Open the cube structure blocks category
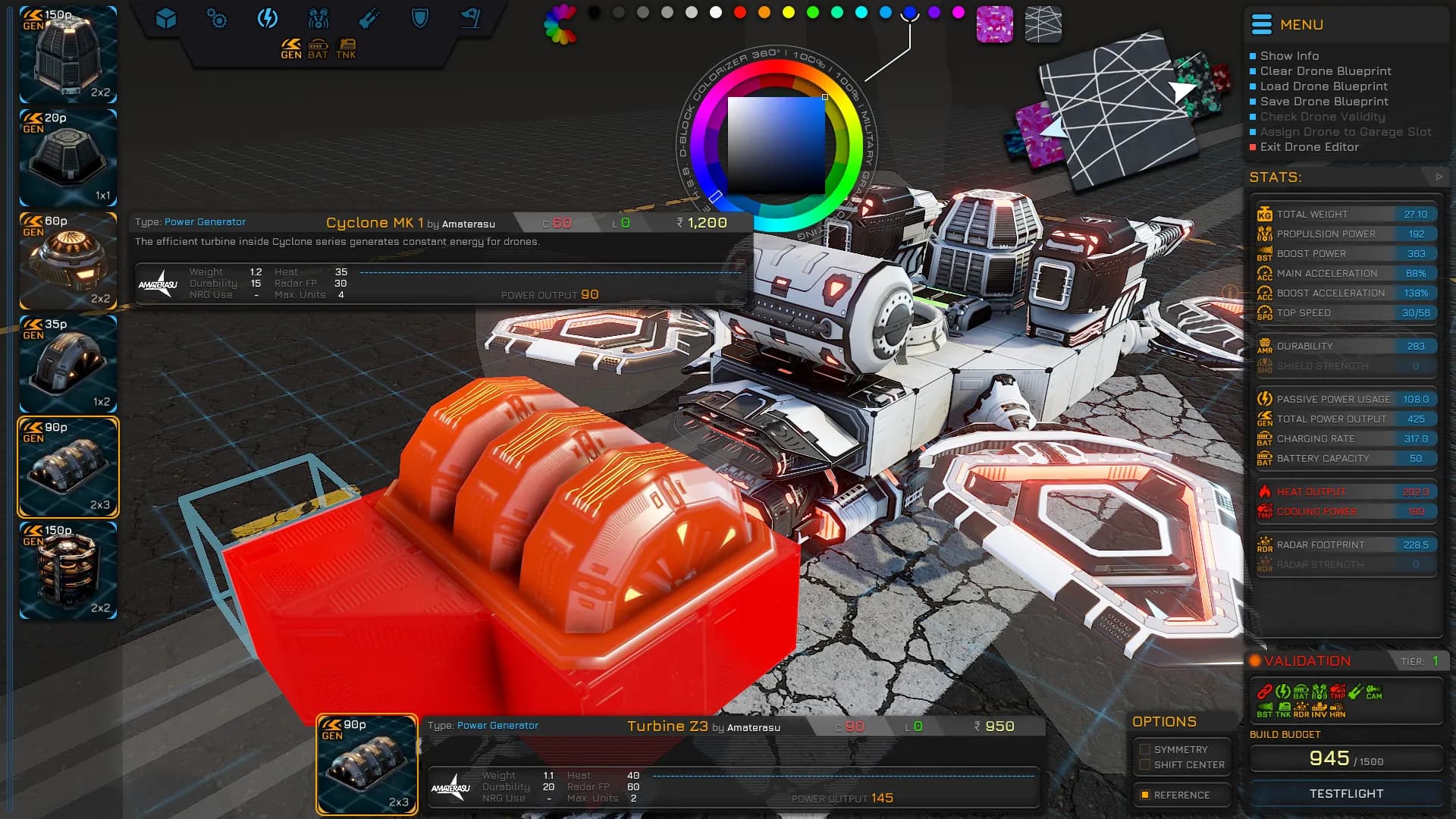Screen dimensions: 1456x819 (x=166, y=18)
